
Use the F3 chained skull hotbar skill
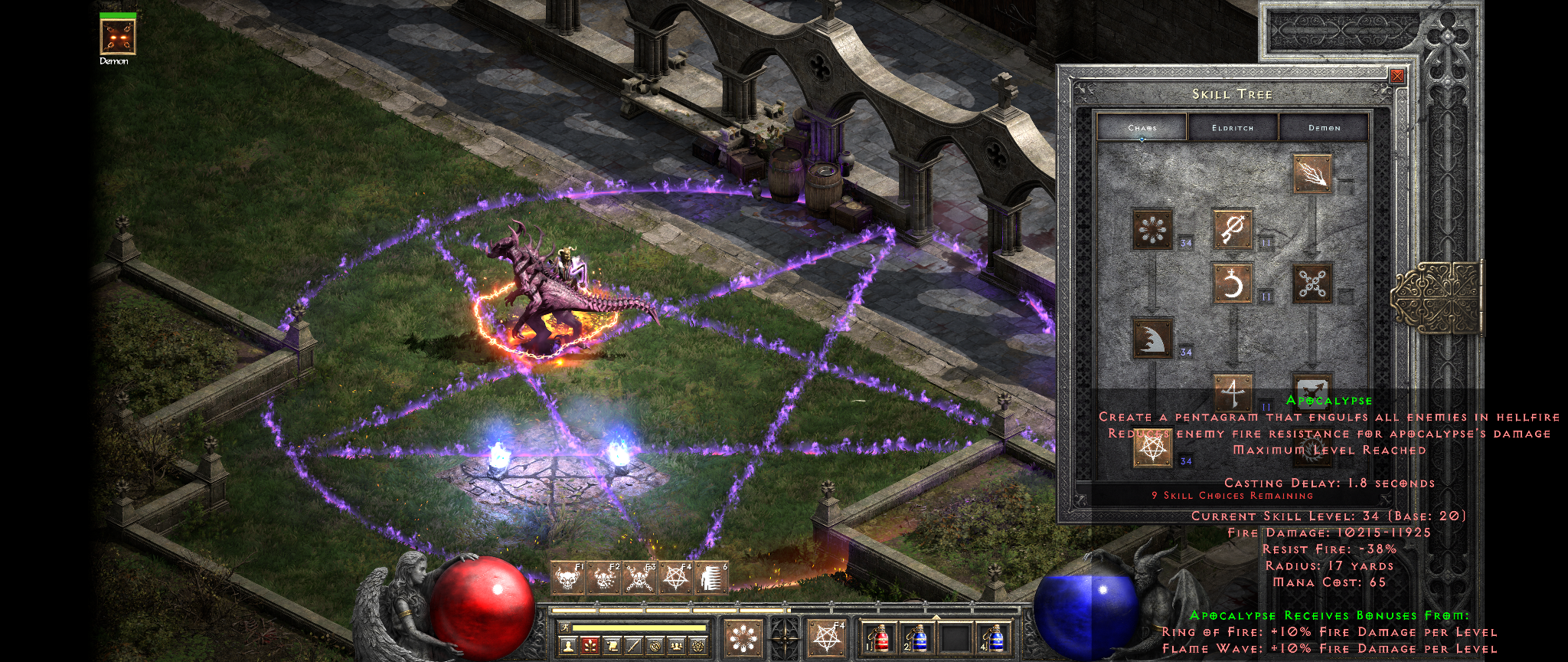click(639, 578)
